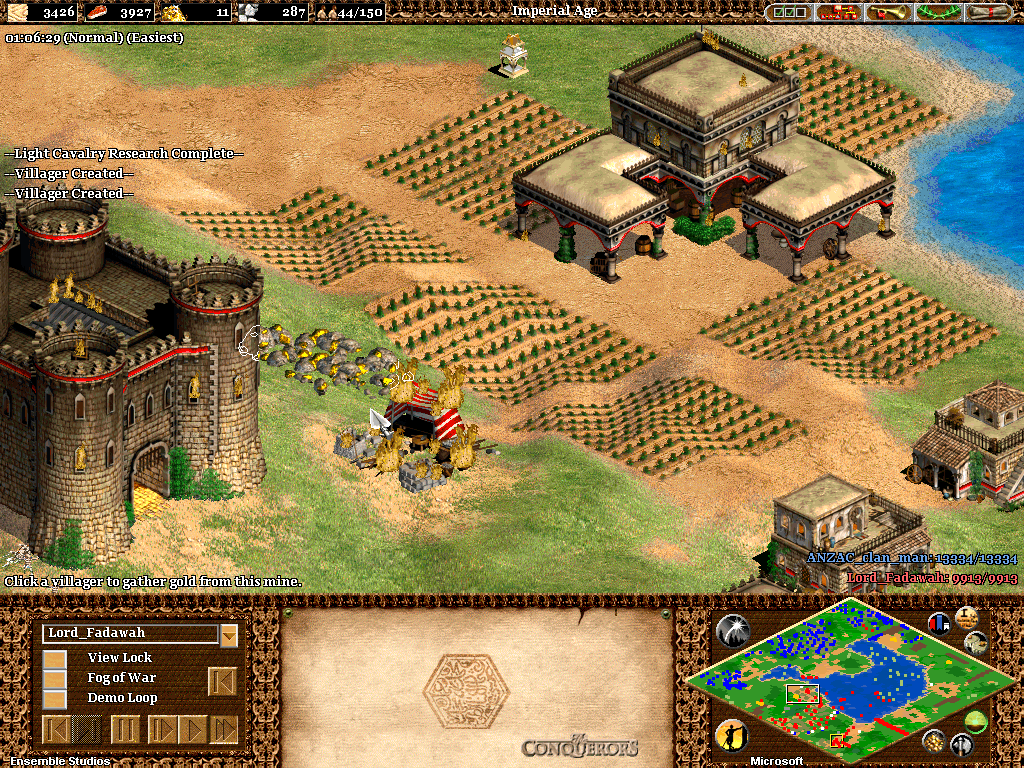Open the game menu scroll button
Image resolution: width=1024 pixels, height=768 pixels.
pyautogui.click(x=988, y=12)
